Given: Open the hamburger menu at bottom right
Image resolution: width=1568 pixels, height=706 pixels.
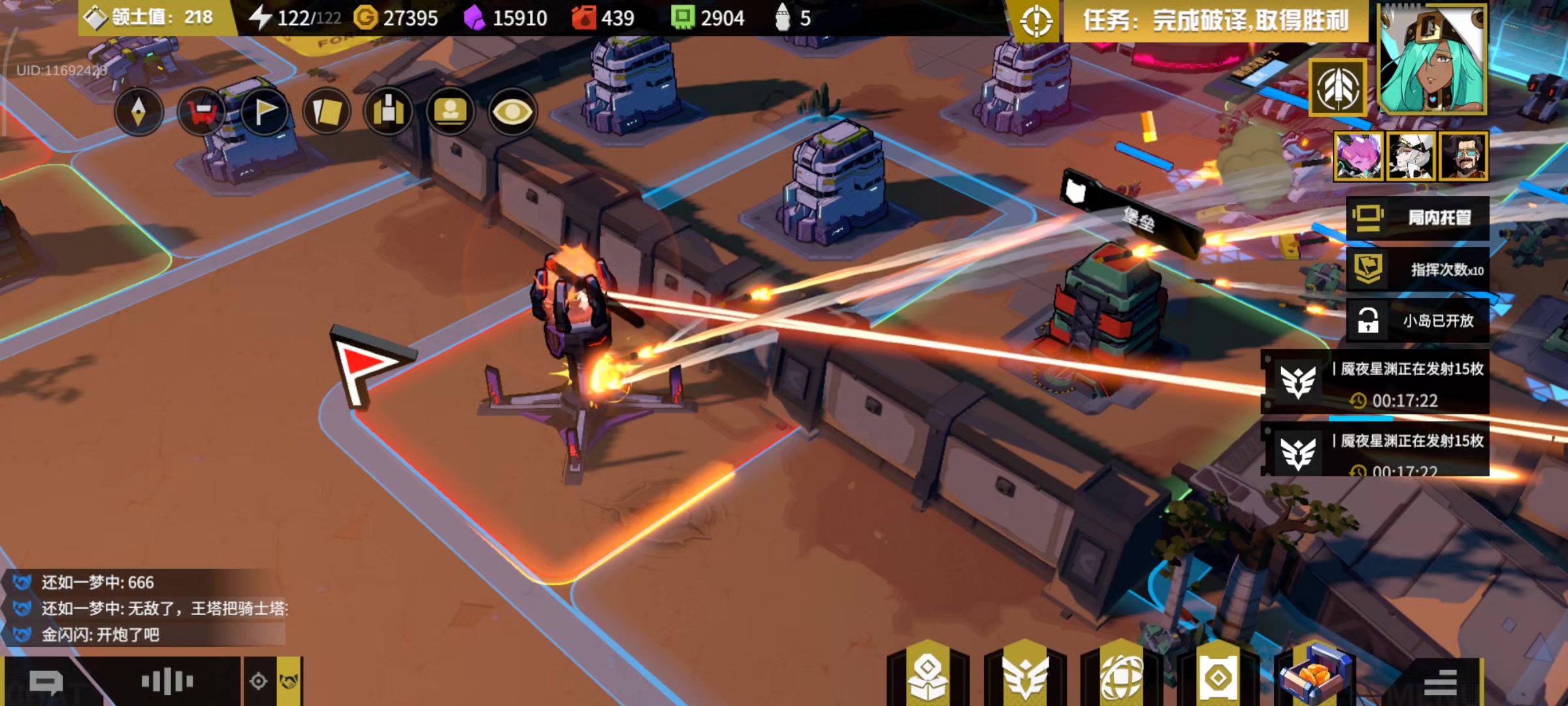Looking at the screenshot, I should (1440, 682).
